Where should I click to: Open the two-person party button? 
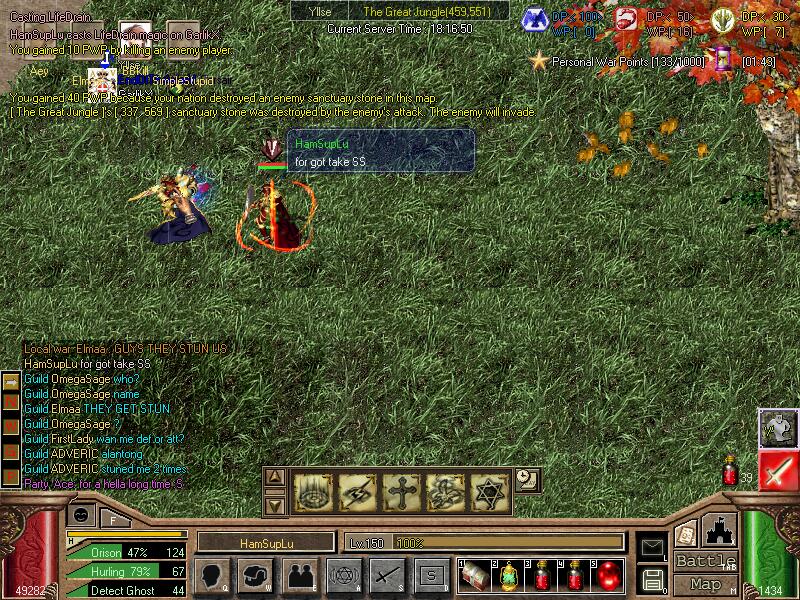(299, 575)
